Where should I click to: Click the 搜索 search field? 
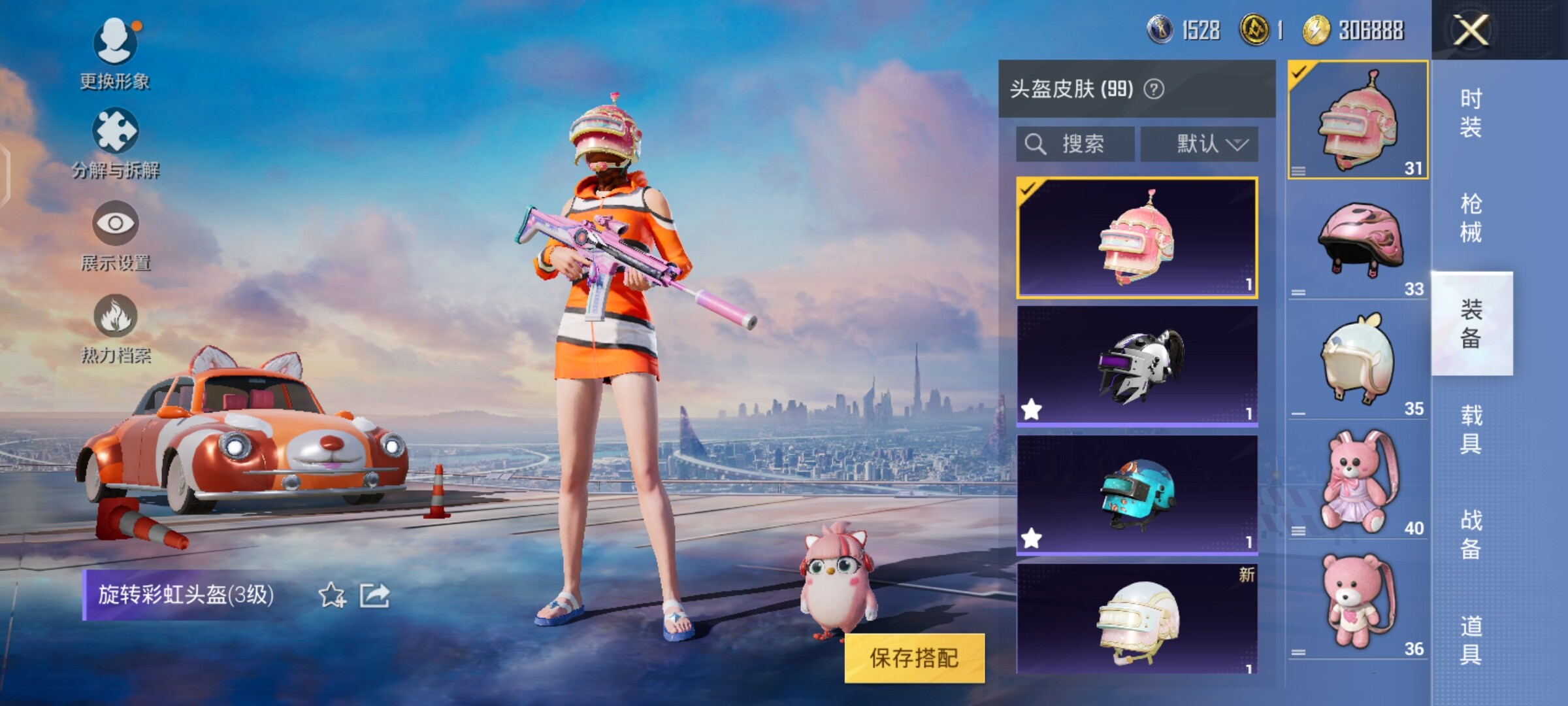tap(1075, 144)
